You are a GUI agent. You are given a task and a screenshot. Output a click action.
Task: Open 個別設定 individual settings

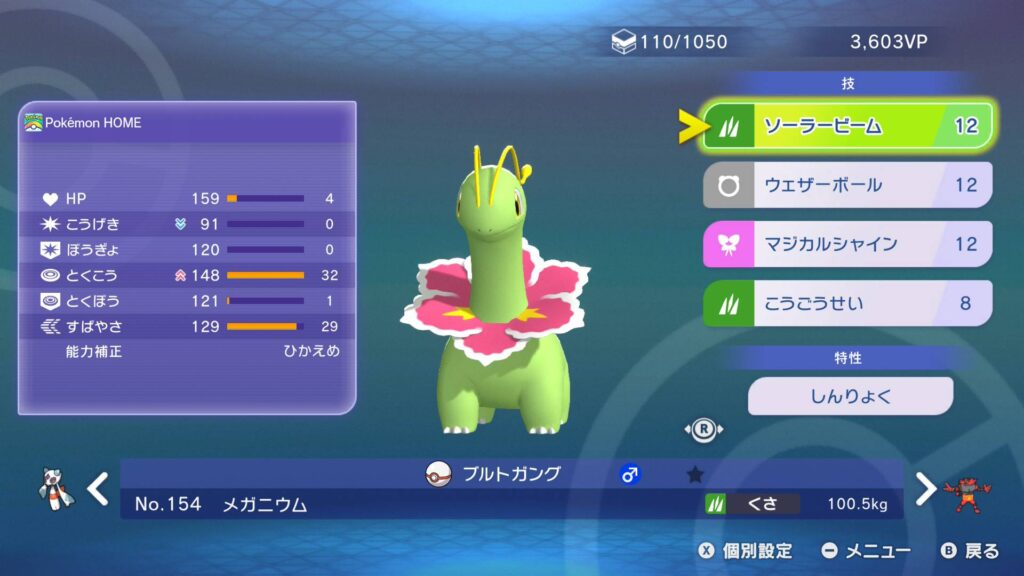(746, 551)
